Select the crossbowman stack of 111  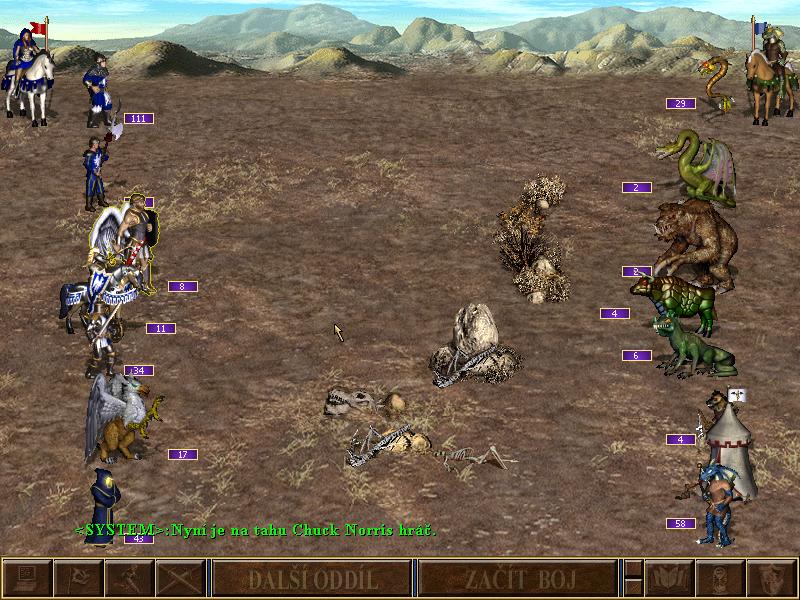100,93
